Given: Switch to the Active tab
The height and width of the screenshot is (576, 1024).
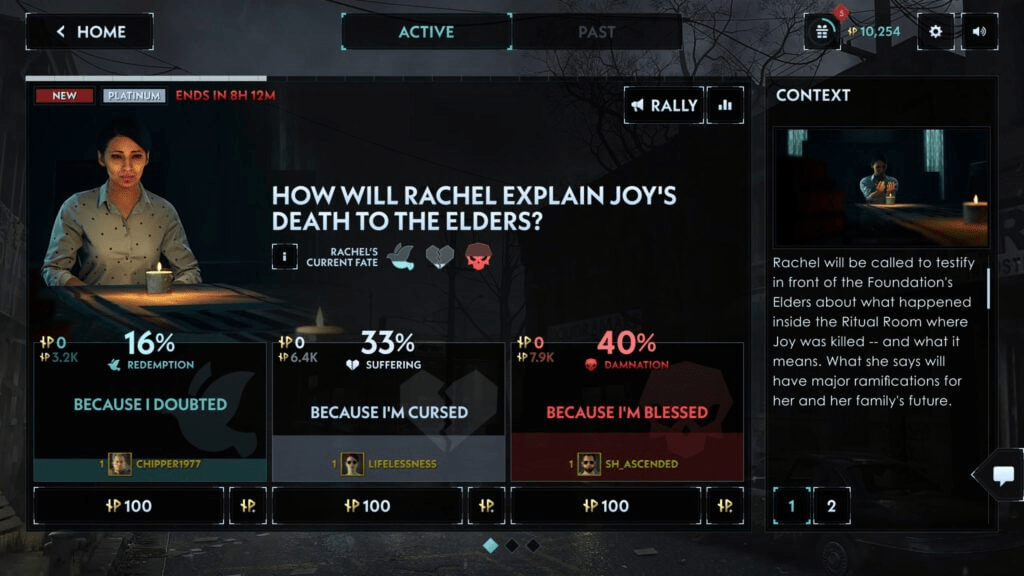Looking at the screenshot, I should click(x=426, y=32).
